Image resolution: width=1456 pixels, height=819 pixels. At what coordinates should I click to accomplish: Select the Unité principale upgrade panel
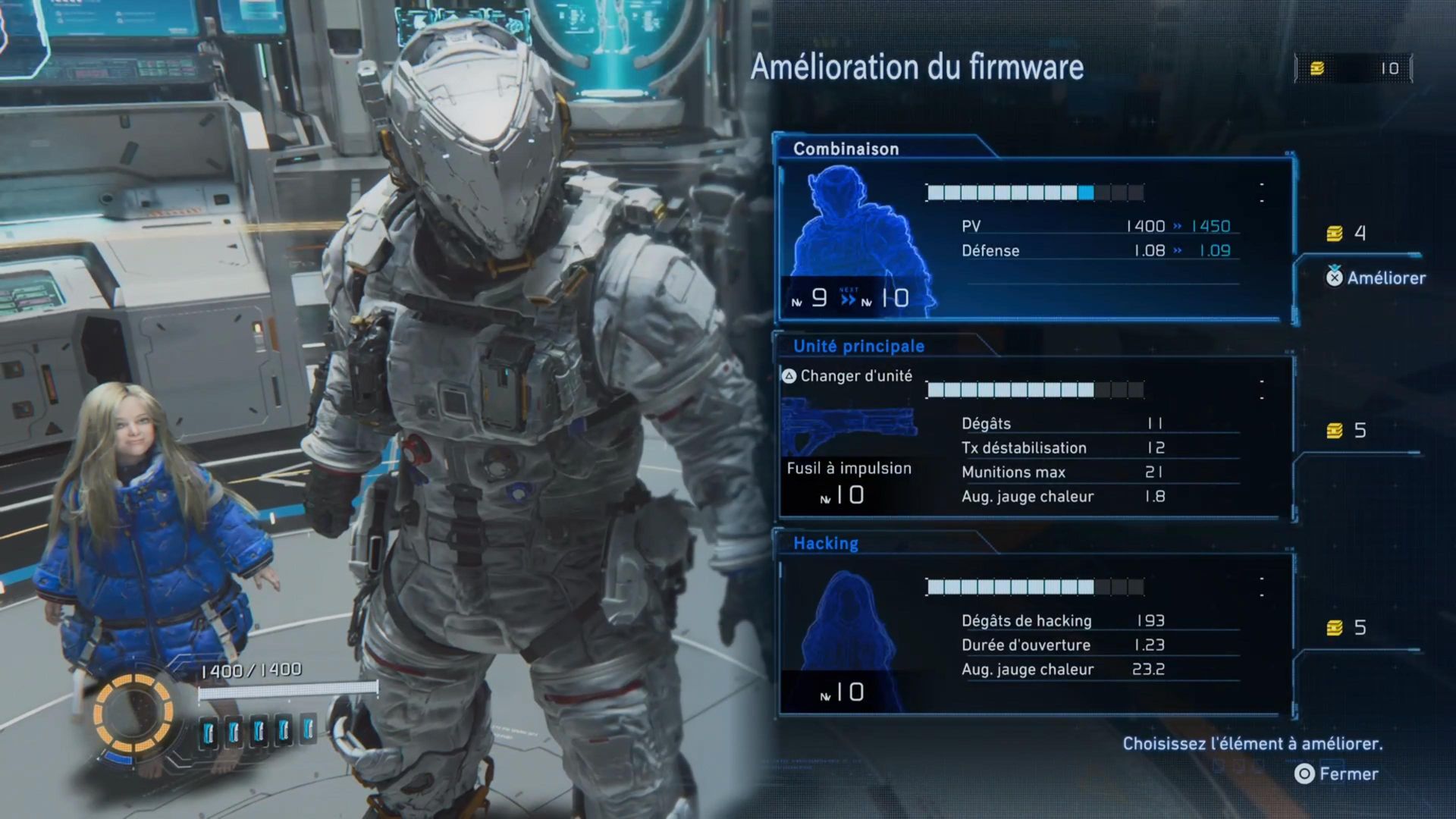pos(1035,440)
